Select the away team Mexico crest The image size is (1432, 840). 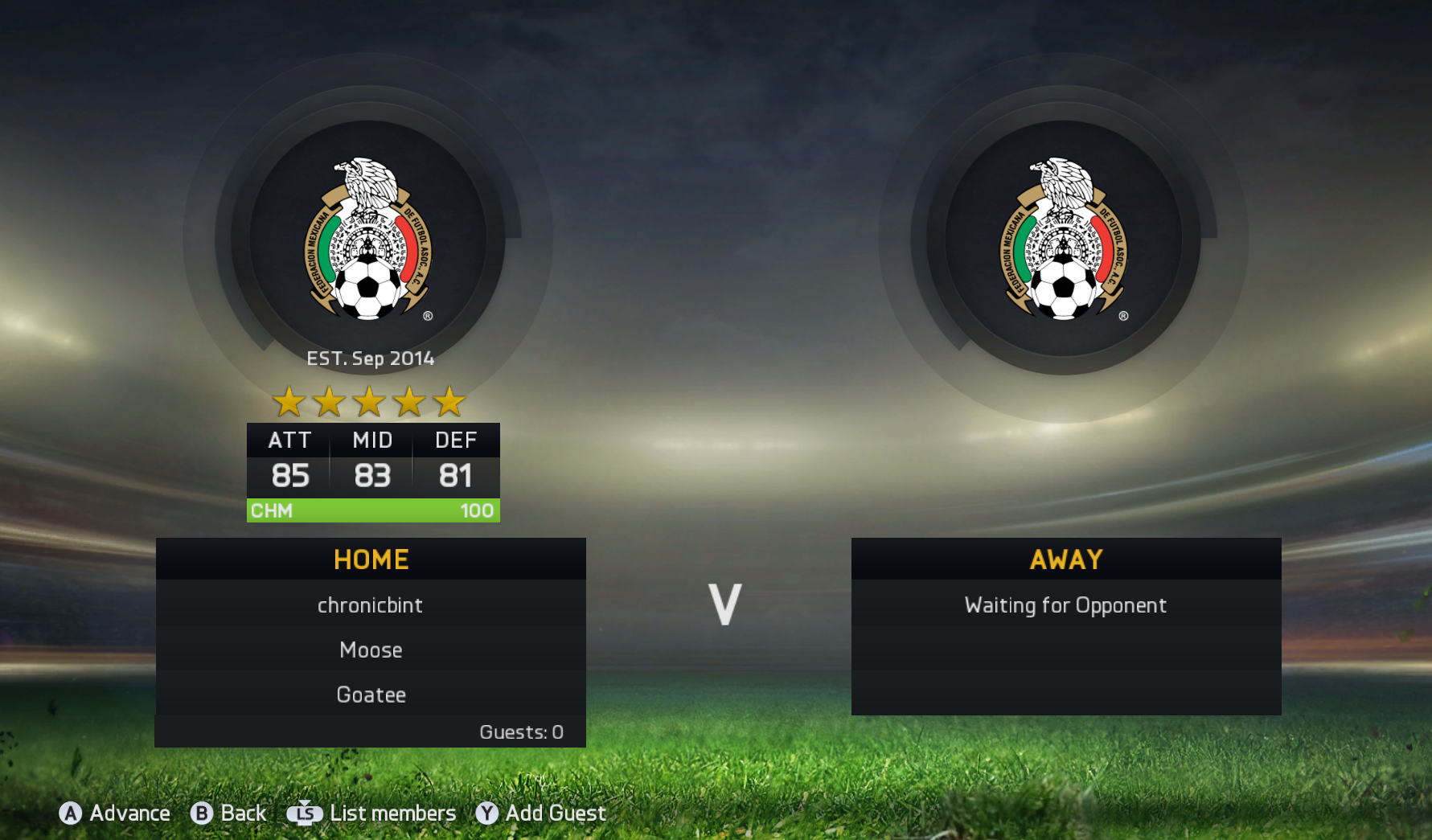coord(1064,239)
